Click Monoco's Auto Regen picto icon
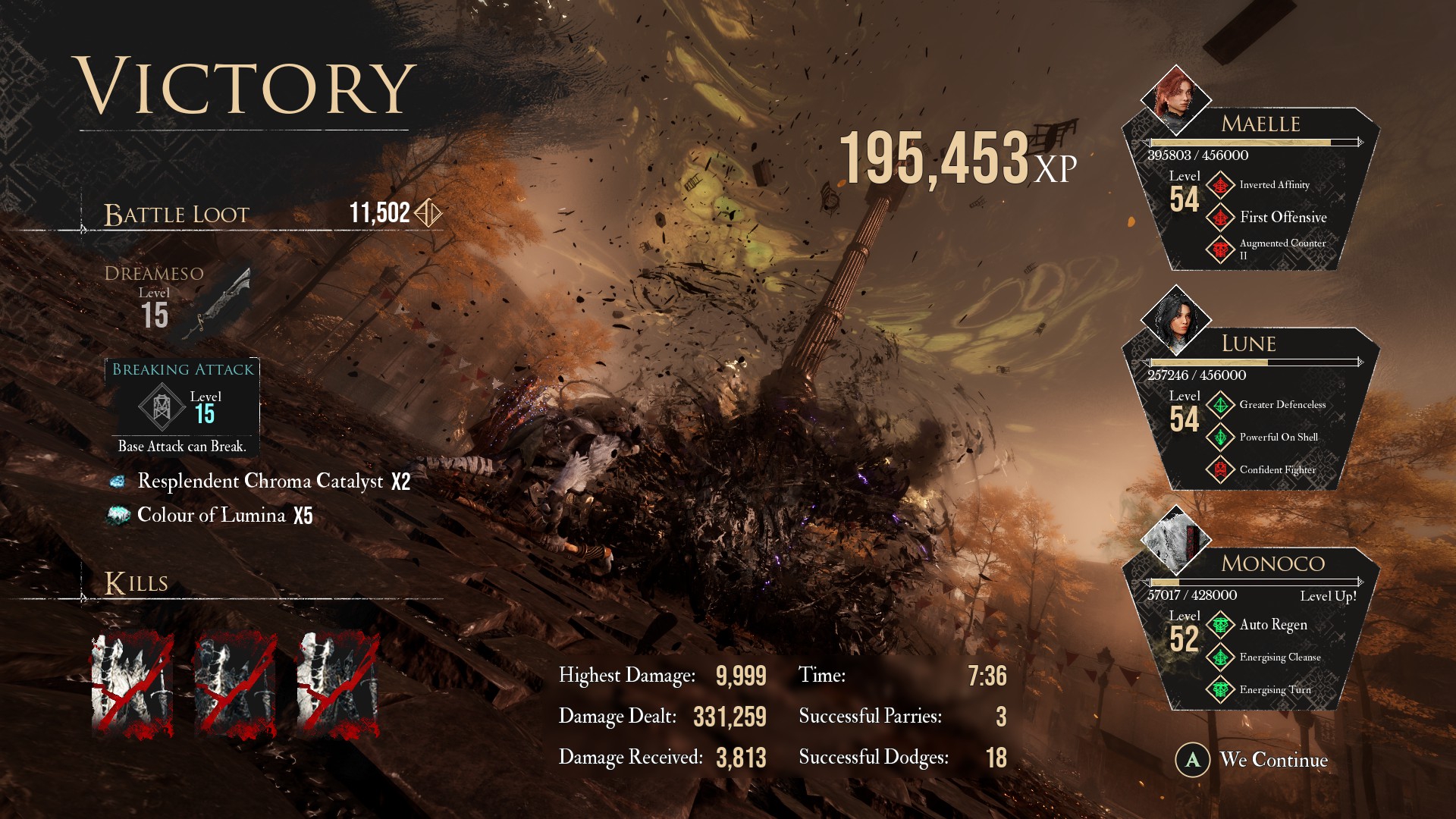 [x=1220, y=625]
